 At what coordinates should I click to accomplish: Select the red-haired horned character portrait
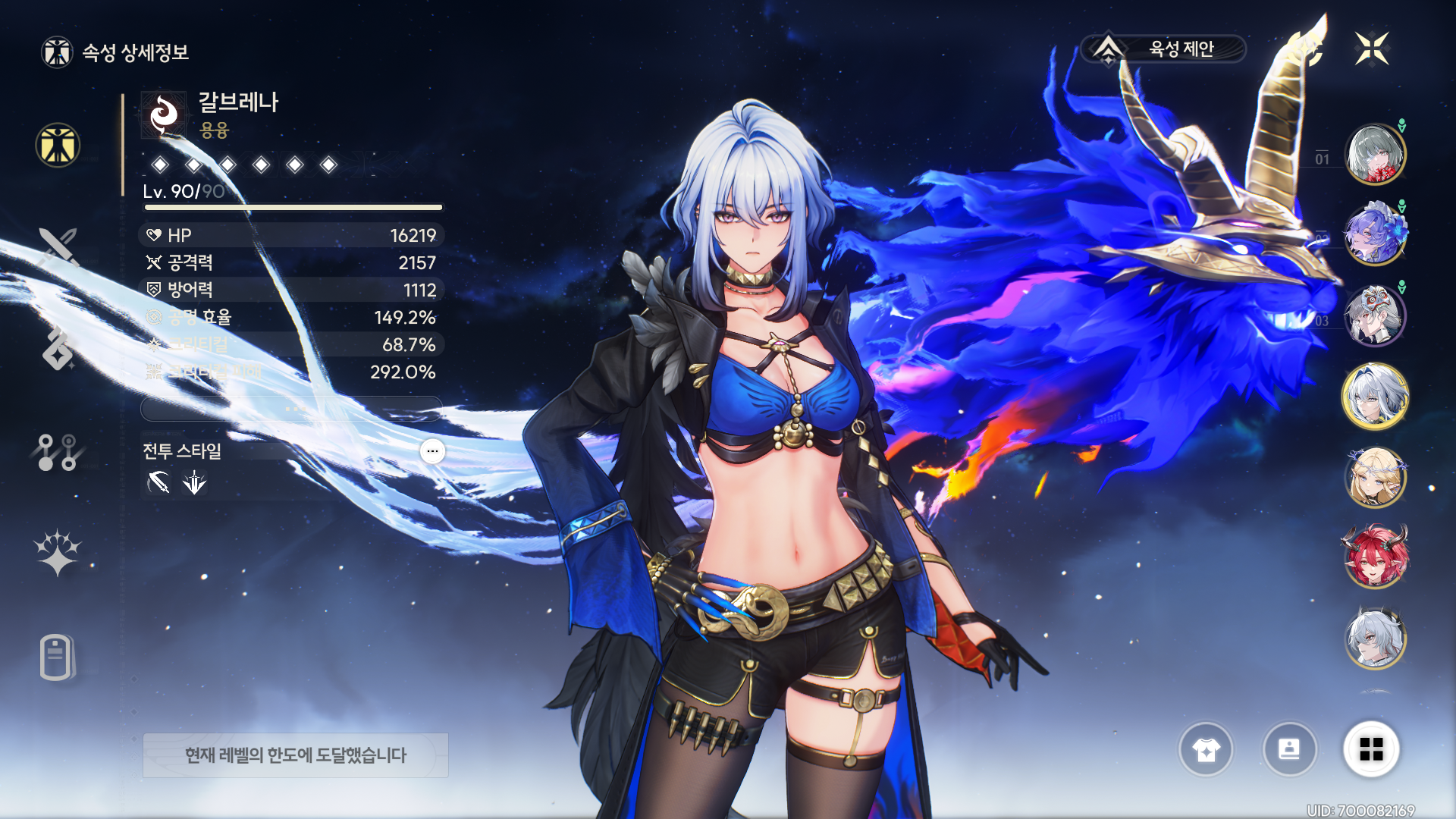click(x=1375, y=558)
